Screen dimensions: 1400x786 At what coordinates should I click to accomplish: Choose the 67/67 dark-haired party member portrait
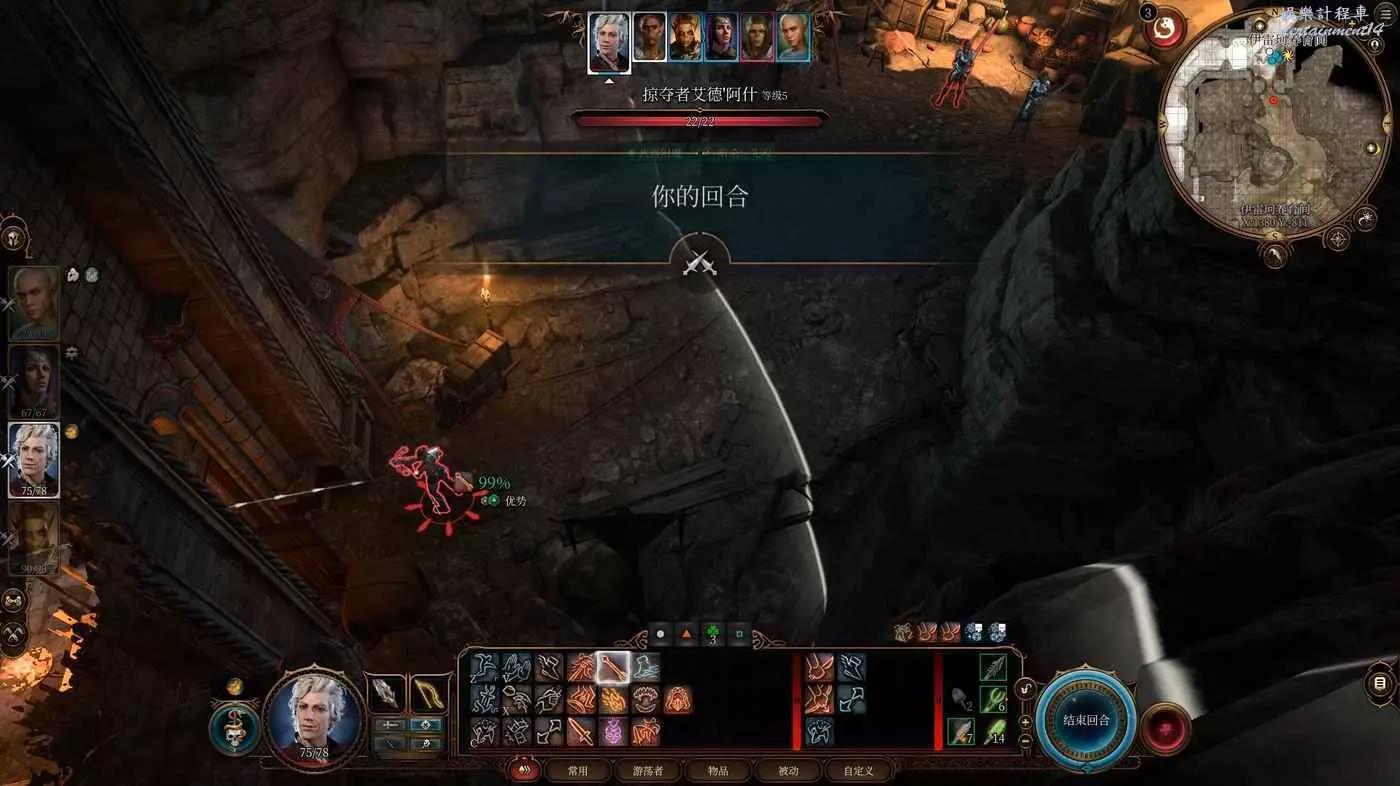pos(34,382)
